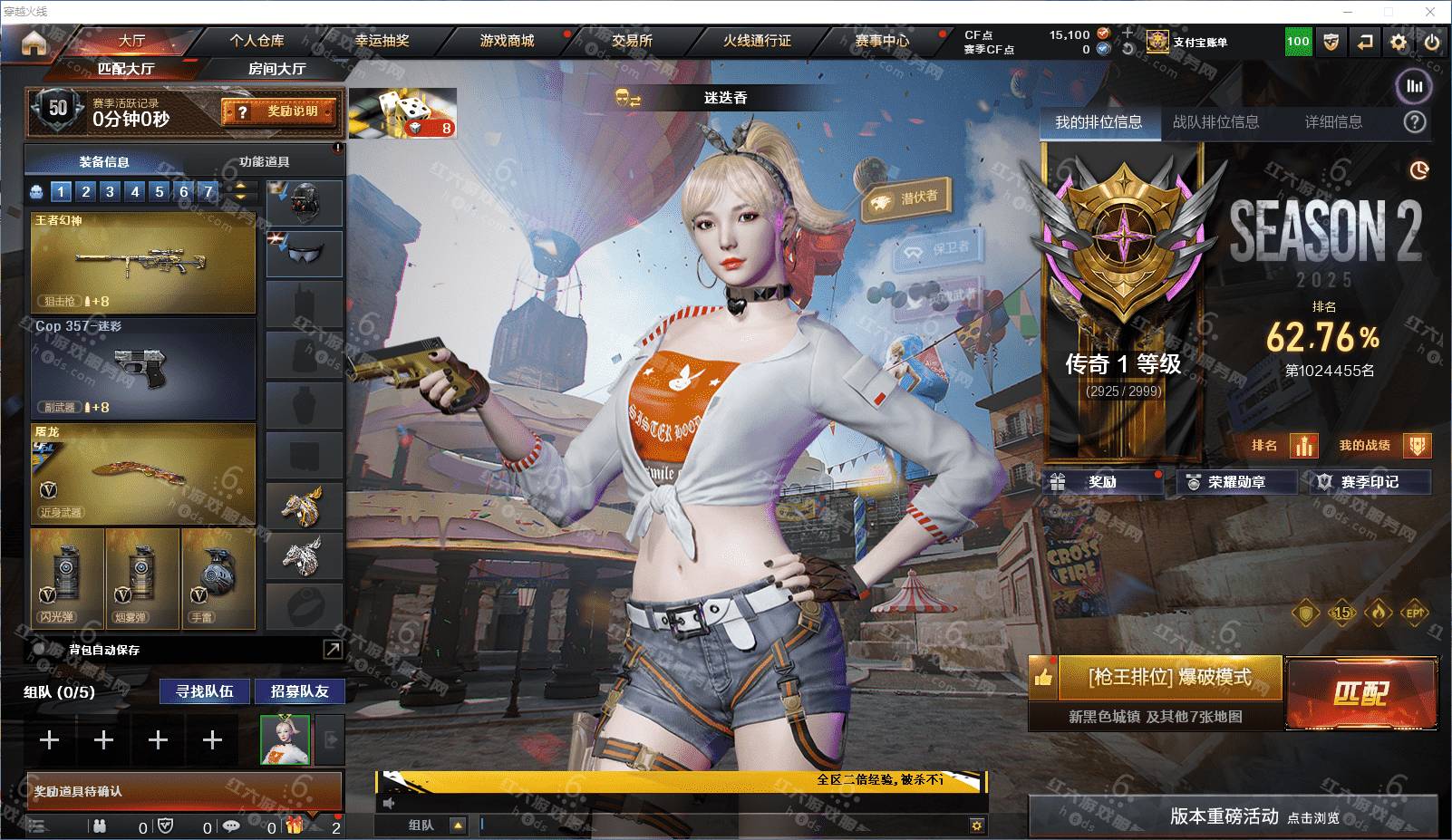Select the 王者幻神 sniper rifle slot
1452x840 pixels.
pyautogui.click(x=142, y=263)
